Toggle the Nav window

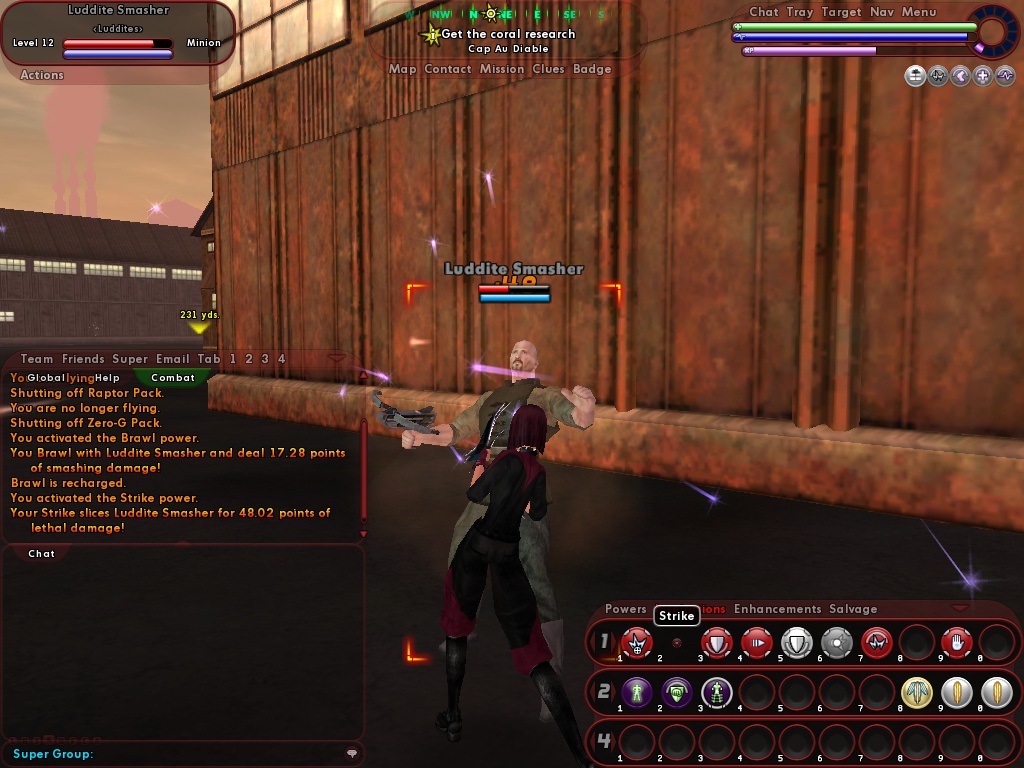pyautogui.click(x=881, y=12)
